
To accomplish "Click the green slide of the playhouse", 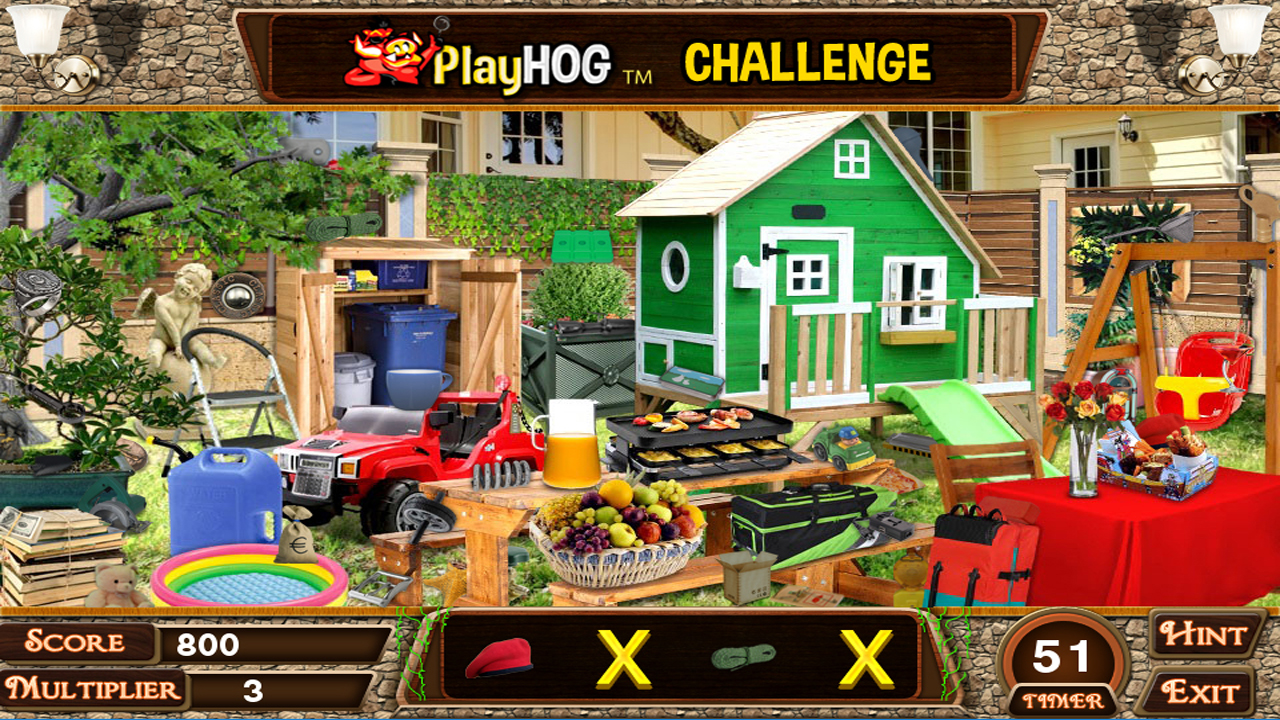I will pos(955,415).
